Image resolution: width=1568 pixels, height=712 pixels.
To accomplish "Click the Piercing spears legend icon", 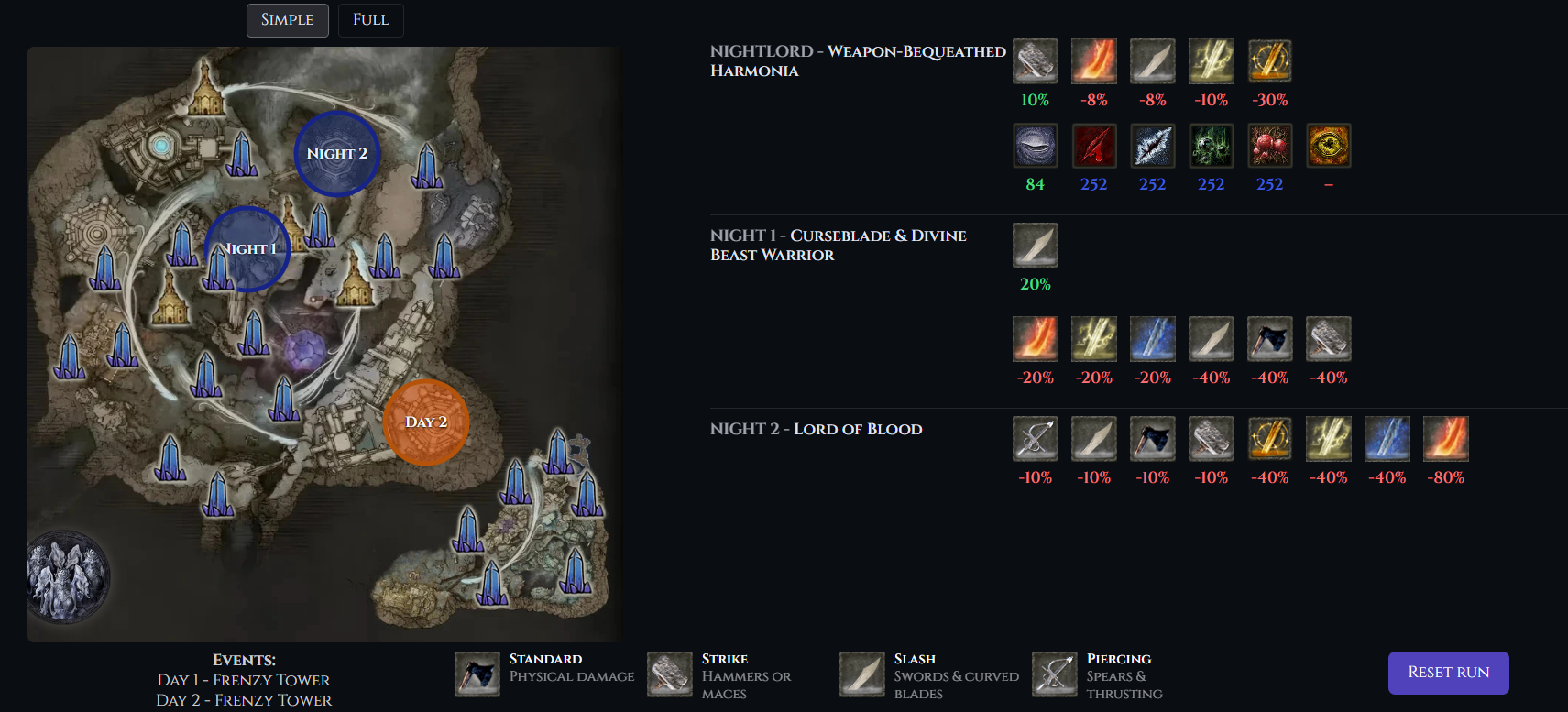I will click(1055, 674).
